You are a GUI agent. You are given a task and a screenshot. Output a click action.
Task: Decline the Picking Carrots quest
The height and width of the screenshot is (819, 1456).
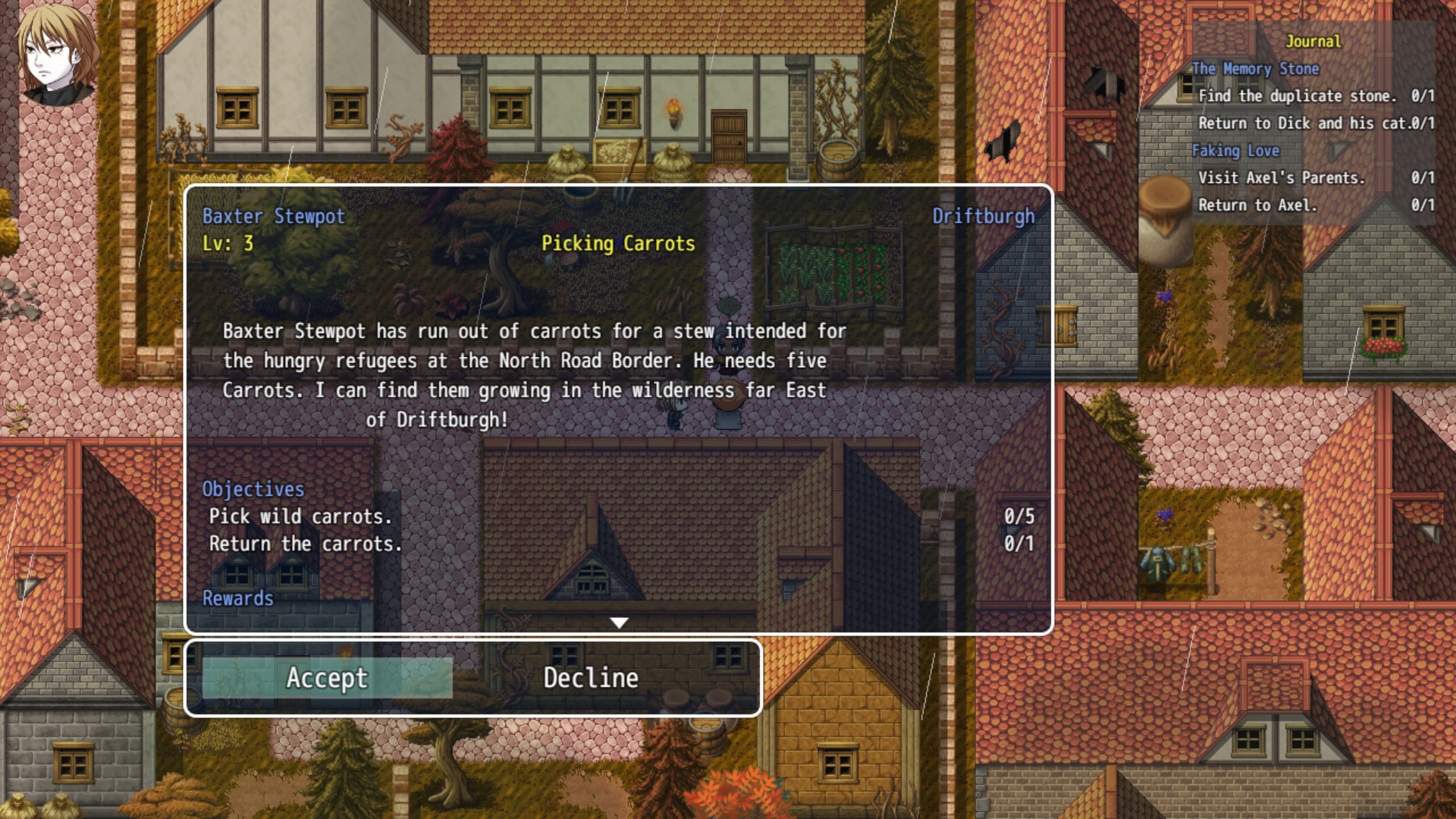(591, 678)
